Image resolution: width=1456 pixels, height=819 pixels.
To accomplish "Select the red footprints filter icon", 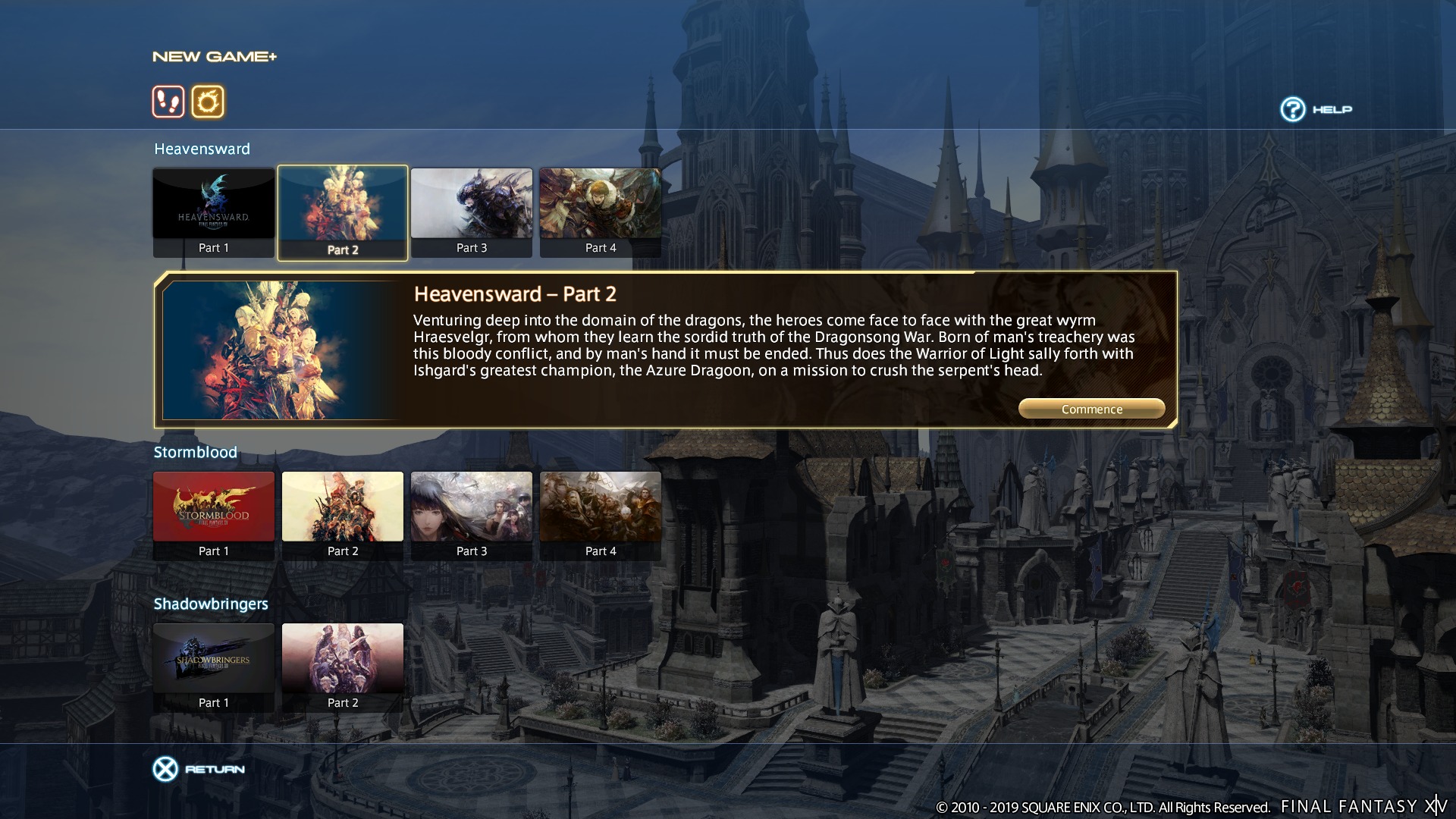I will [168, 102].
